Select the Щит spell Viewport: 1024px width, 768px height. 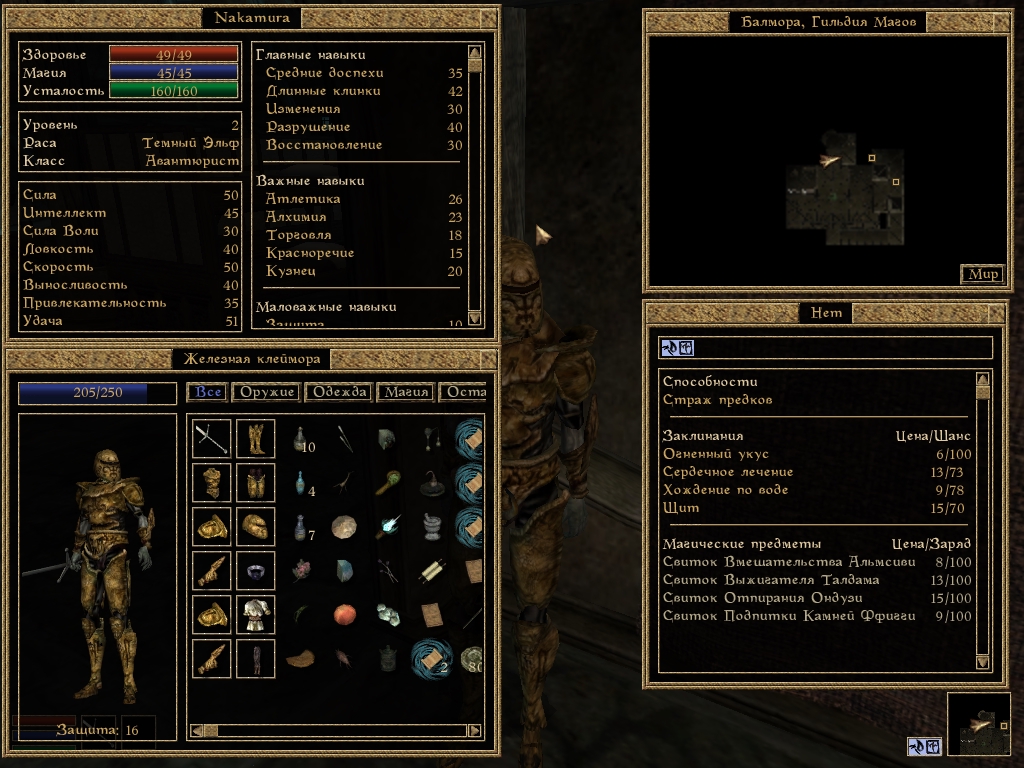[681, 508]
